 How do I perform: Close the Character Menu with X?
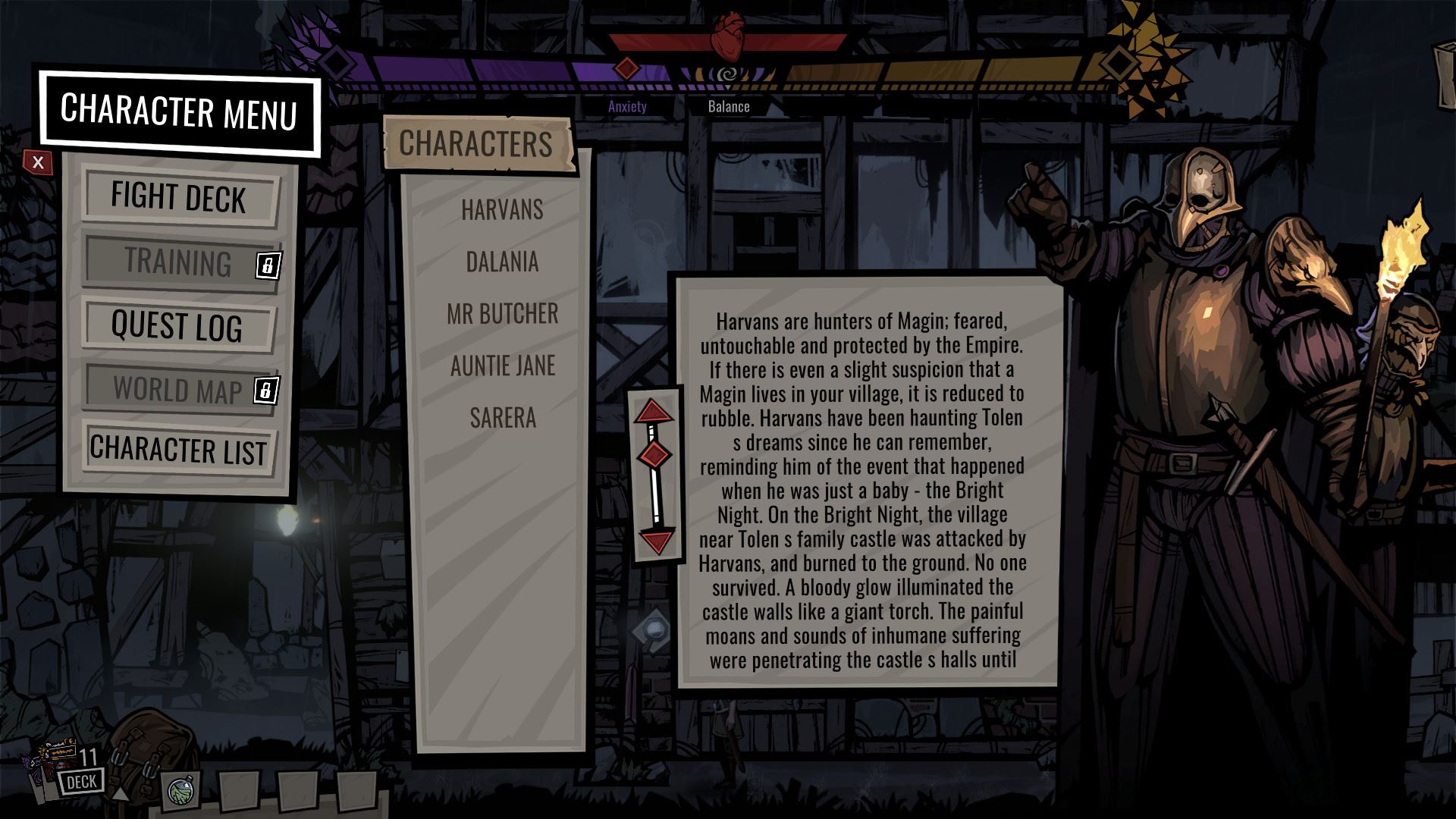point(38,162)
